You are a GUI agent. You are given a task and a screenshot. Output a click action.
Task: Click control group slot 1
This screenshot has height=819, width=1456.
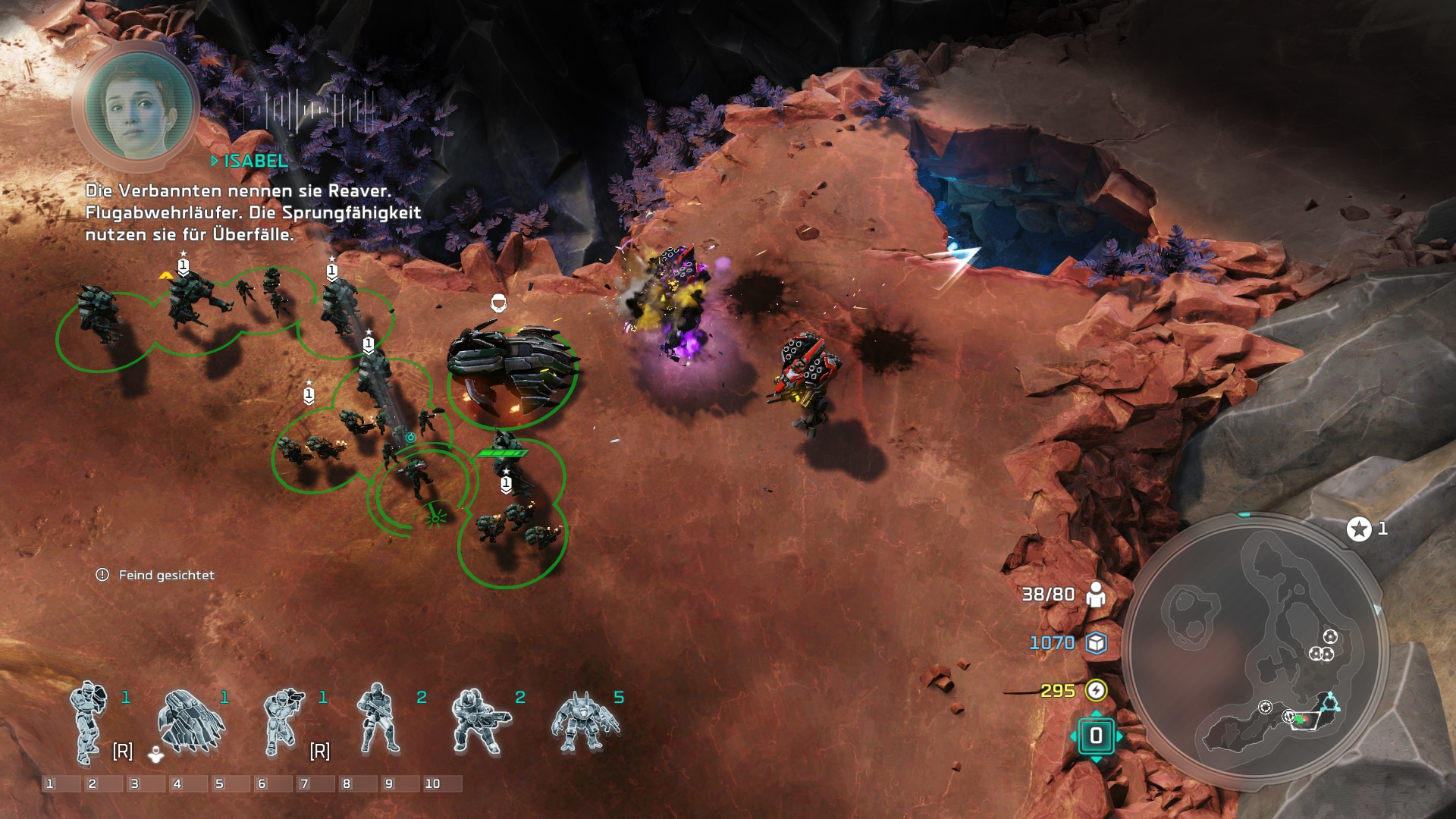point(61,783)
